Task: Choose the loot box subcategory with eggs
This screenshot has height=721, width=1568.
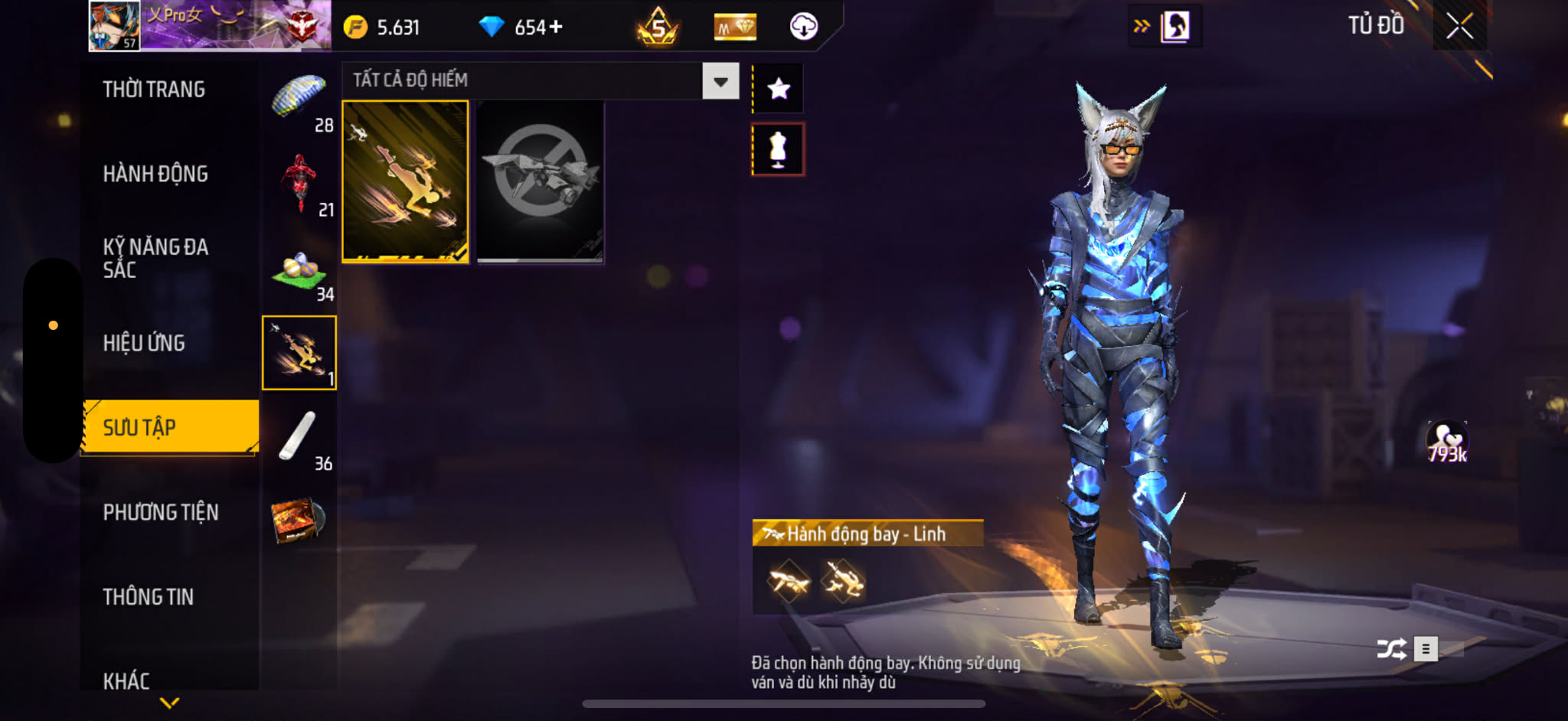Action: pos(299,269)
